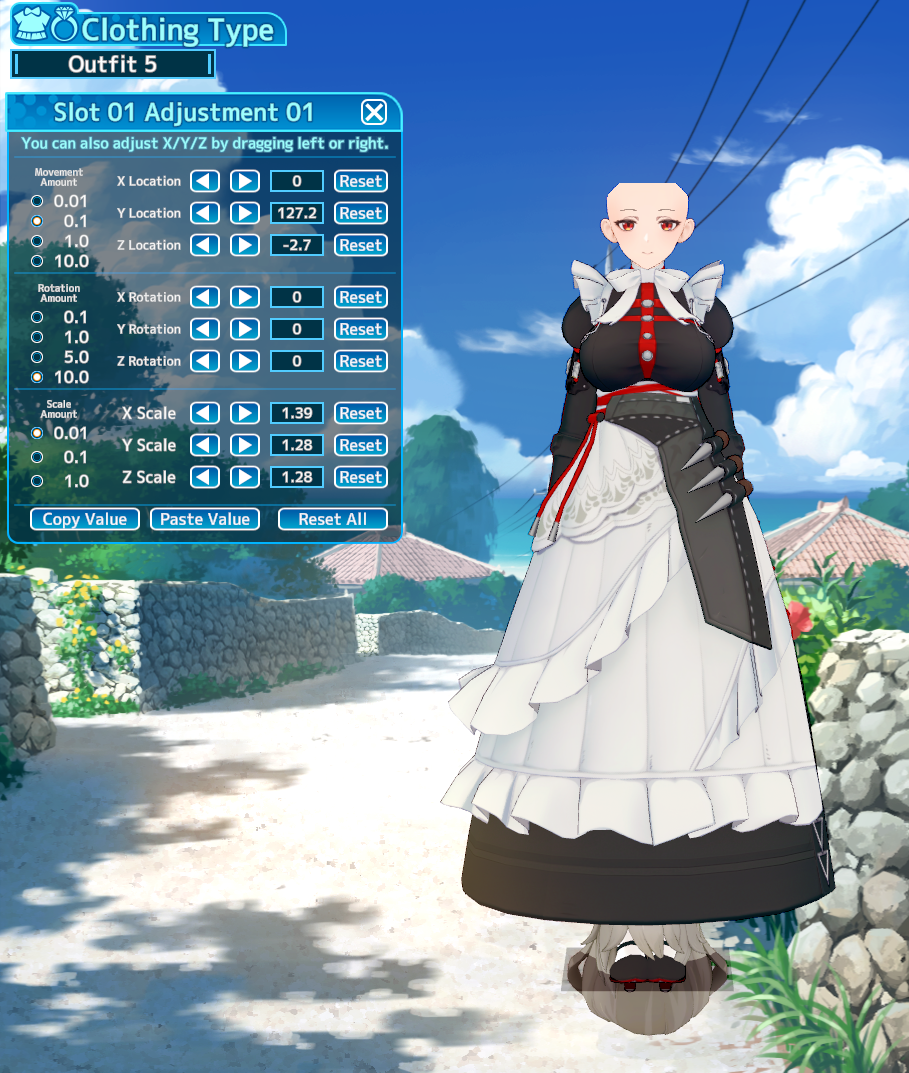Image resolution: width=909 pixels, height=1073 pixels.
Task: Click the Paste Value button
Action: [x=205, y=519]
